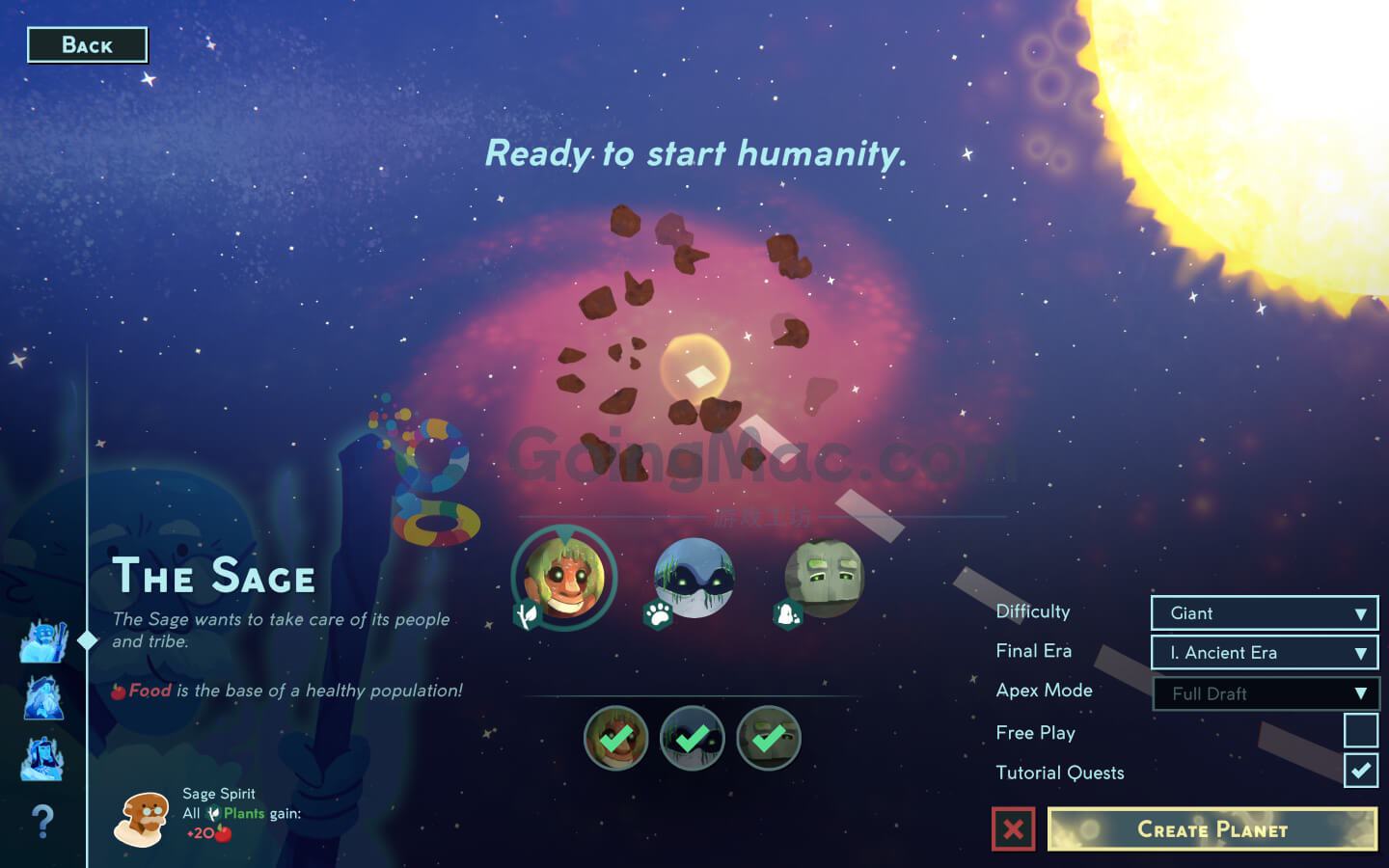
Task: Open the Final Era dropdown
Action: tap(1264, 653)
